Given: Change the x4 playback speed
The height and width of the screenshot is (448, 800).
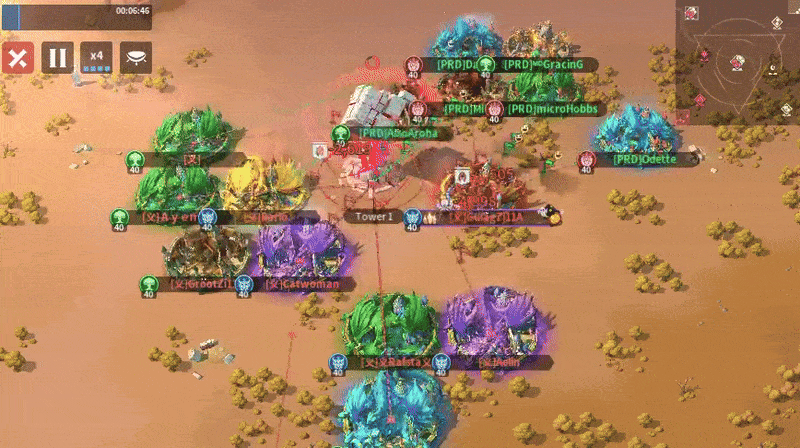Looking at the screenshot, I should (x=97, y=57).
